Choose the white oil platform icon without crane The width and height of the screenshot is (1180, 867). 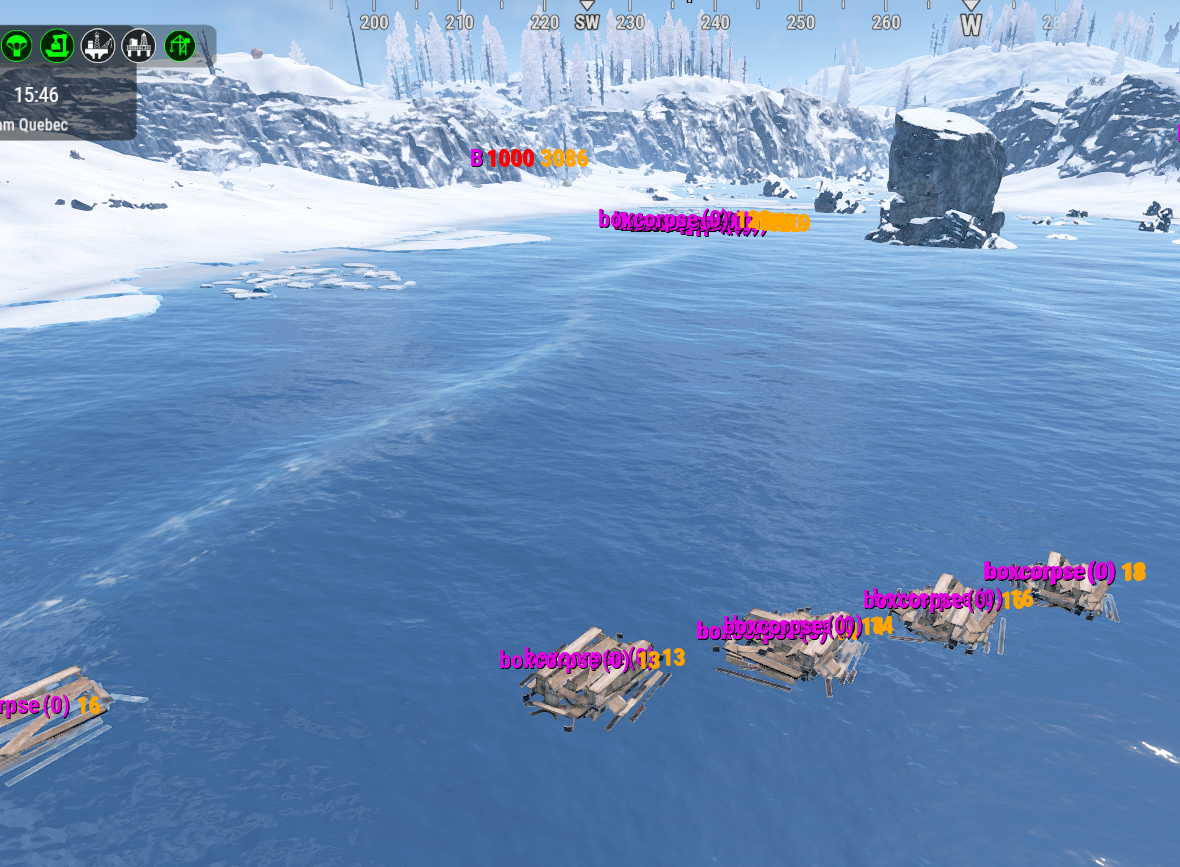pyautogui.click(x=138, y=45)
